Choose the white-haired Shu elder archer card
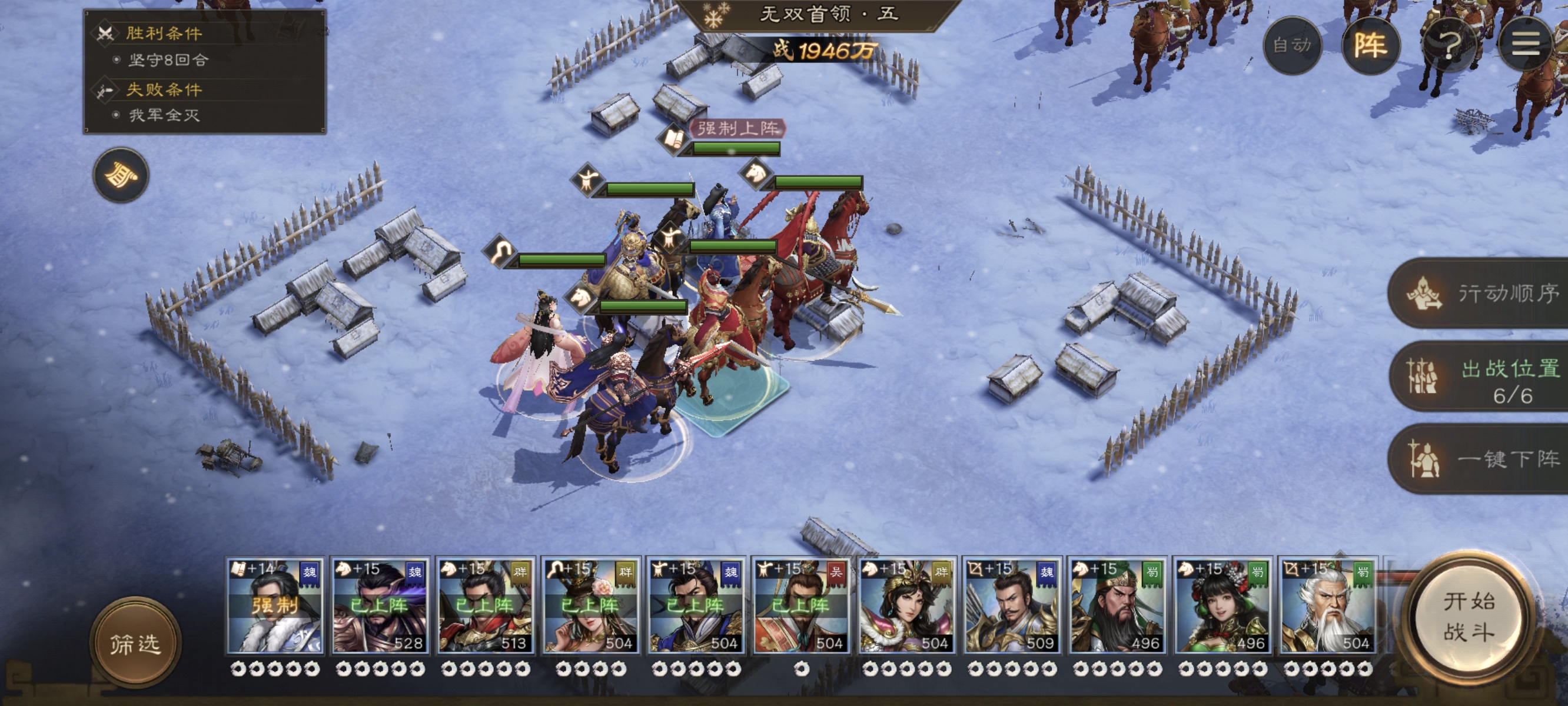The height and width of the screenshot is (706, 1568). pos(1328,606)
